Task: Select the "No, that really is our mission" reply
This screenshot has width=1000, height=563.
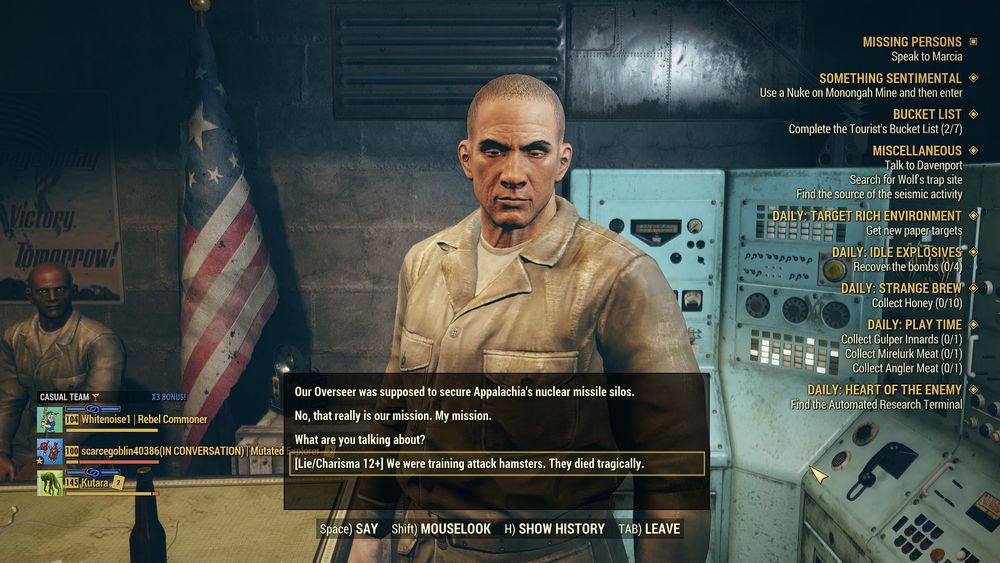Action: click(x=393, y=416)
